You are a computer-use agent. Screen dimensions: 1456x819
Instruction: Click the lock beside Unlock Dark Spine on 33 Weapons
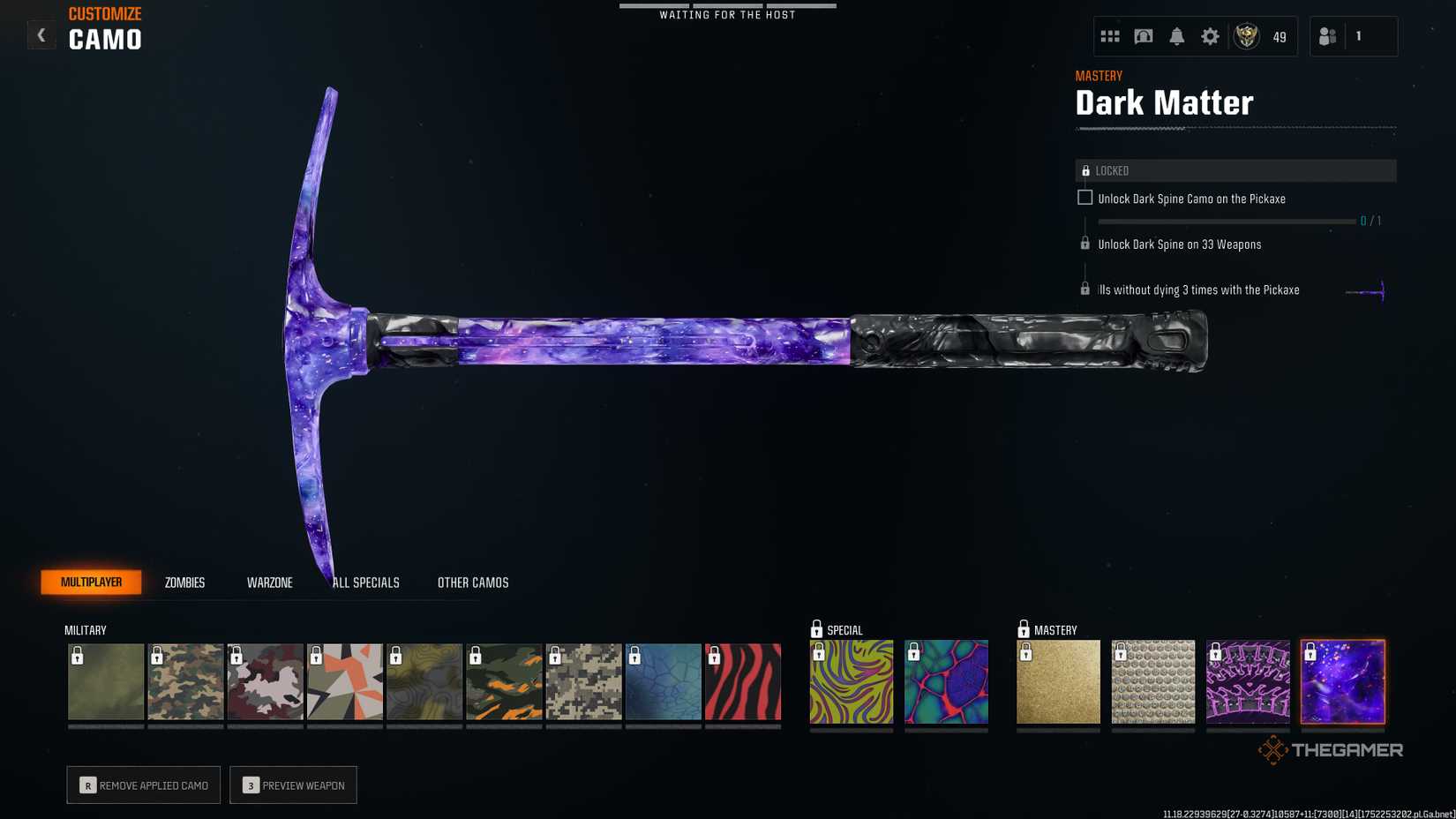click(1084, 244)
